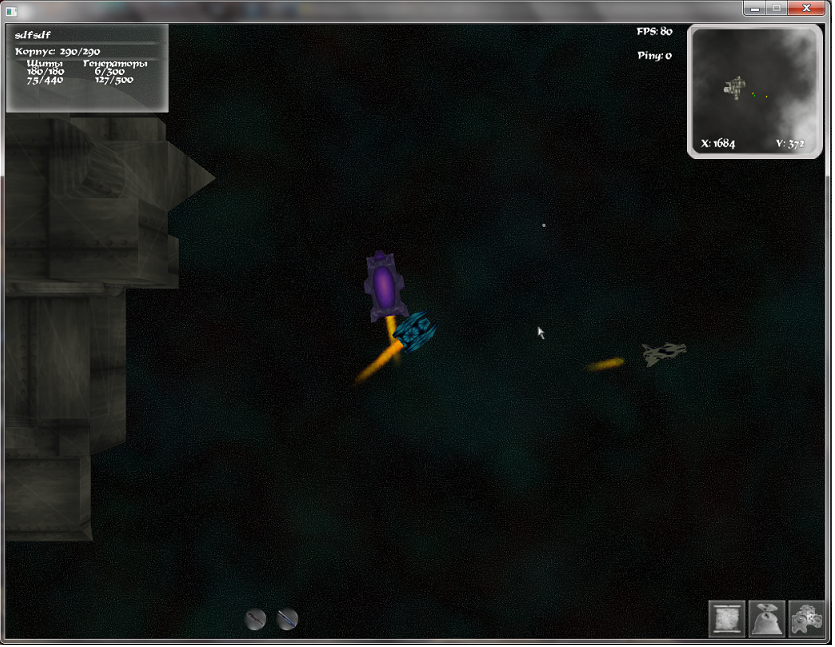
Task: Minimize the game window
Action: [x=753, y=8]
